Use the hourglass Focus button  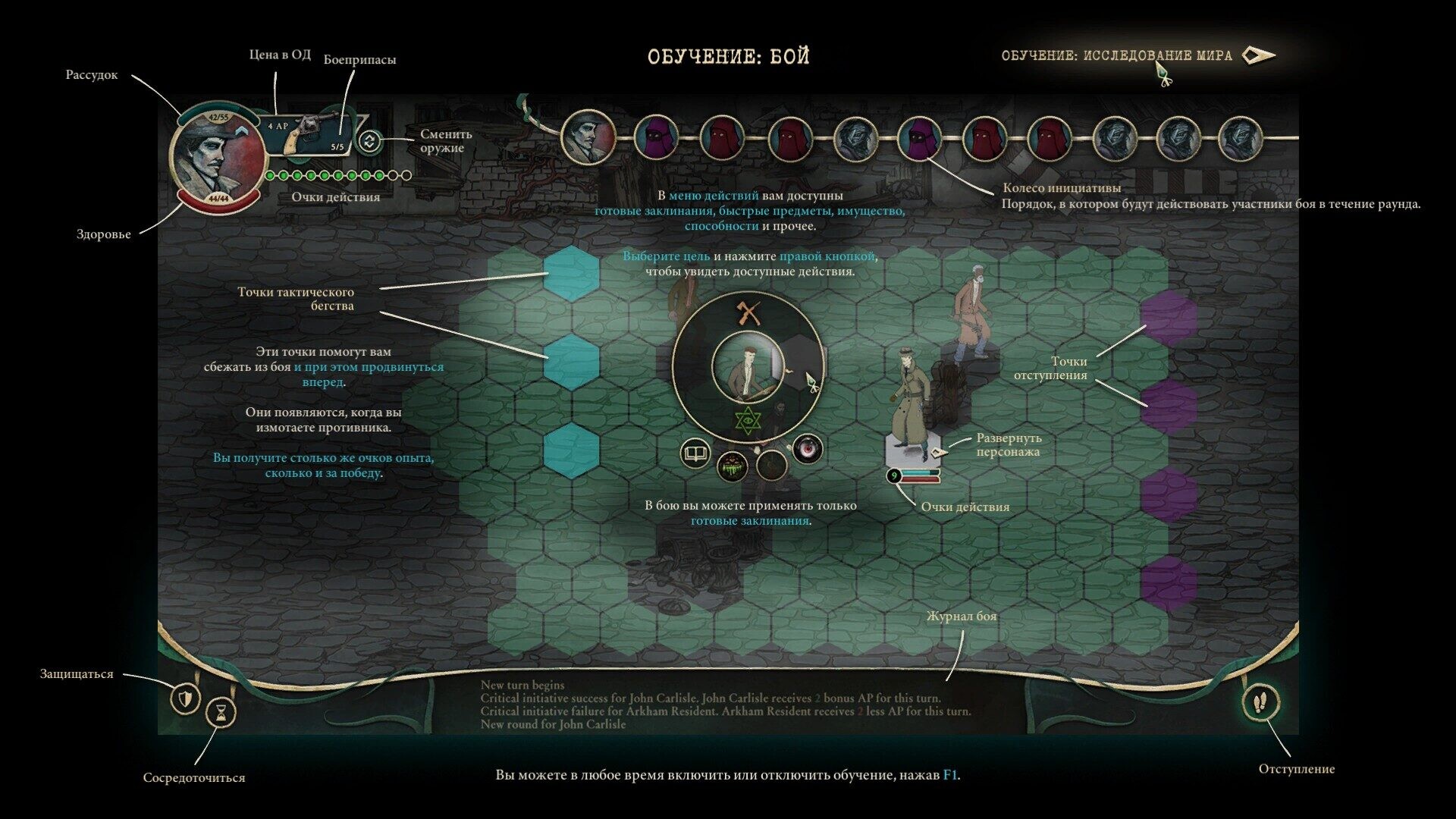click(x=221, y=712)
